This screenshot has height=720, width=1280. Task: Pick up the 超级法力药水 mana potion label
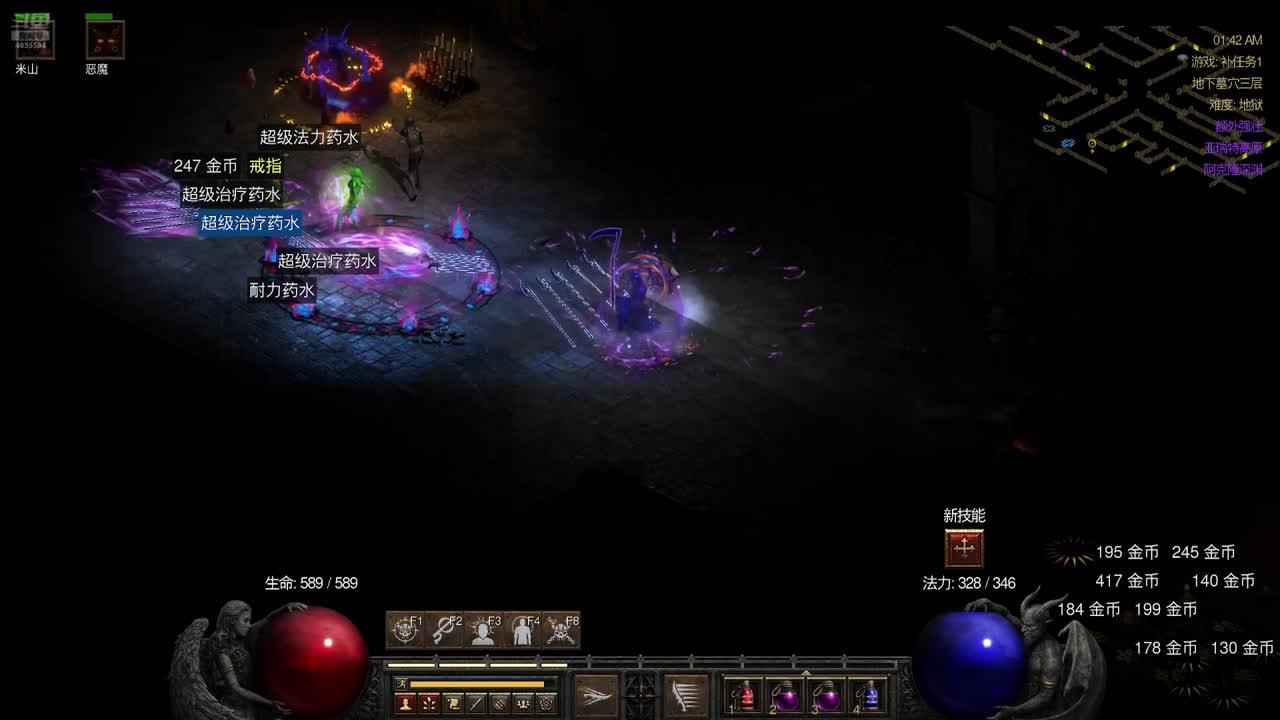point(309,138)
